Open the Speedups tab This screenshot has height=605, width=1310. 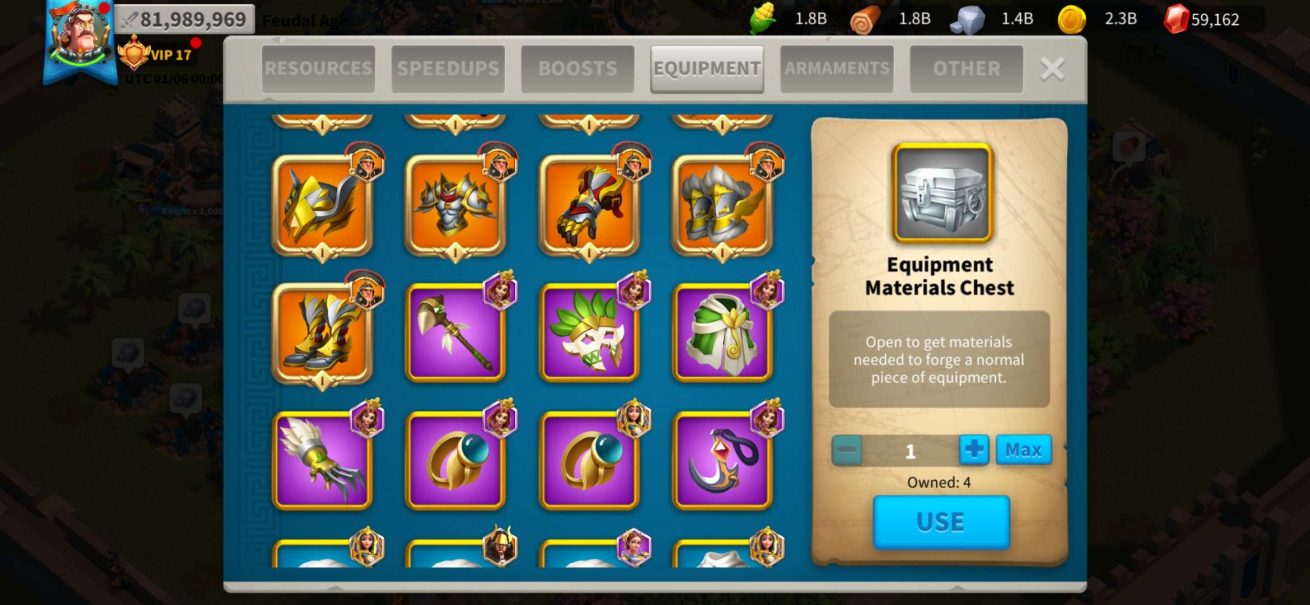[448, 69]
